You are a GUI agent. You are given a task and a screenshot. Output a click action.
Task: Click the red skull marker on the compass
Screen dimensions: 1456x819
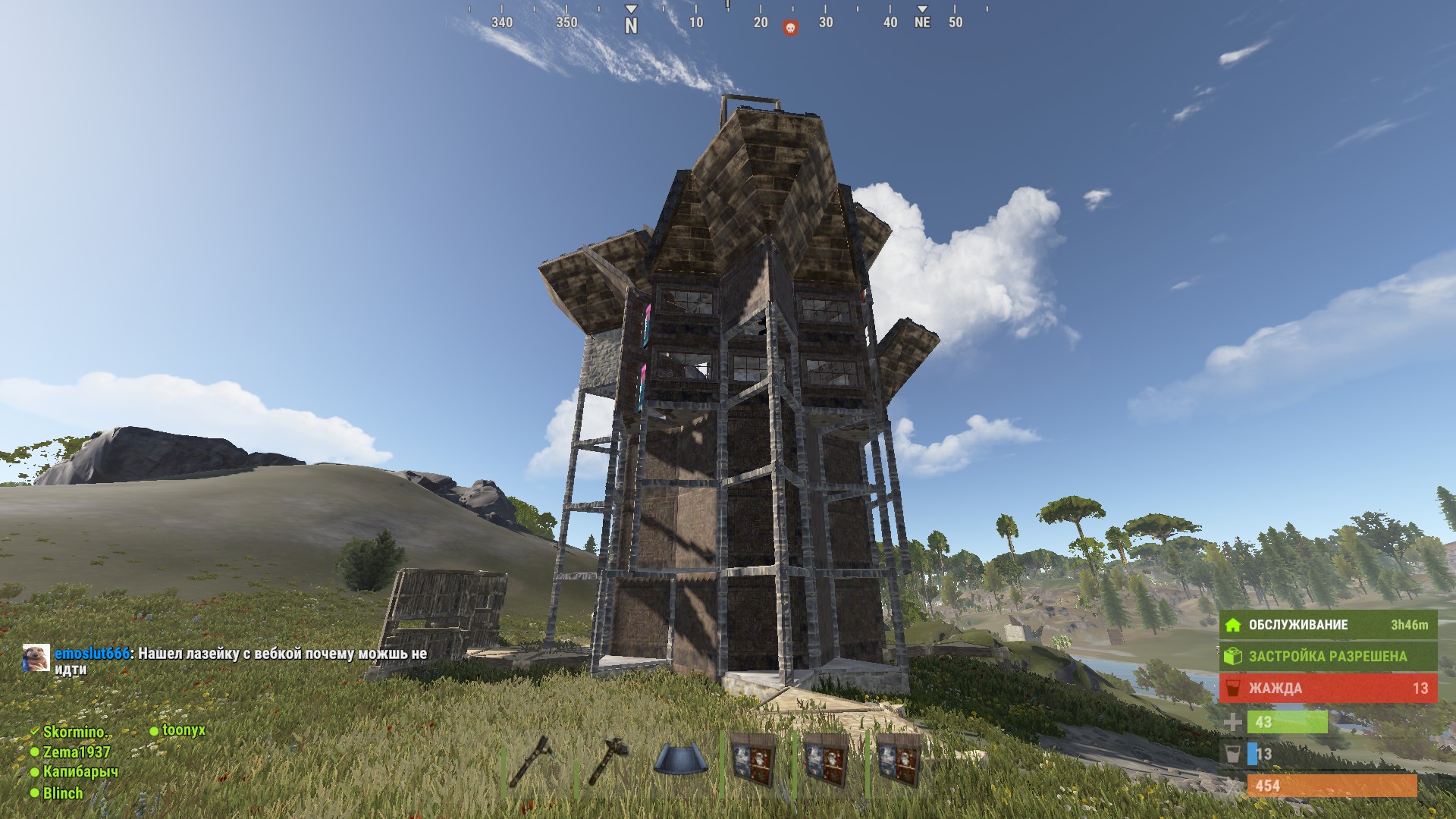tap(790, 28)
